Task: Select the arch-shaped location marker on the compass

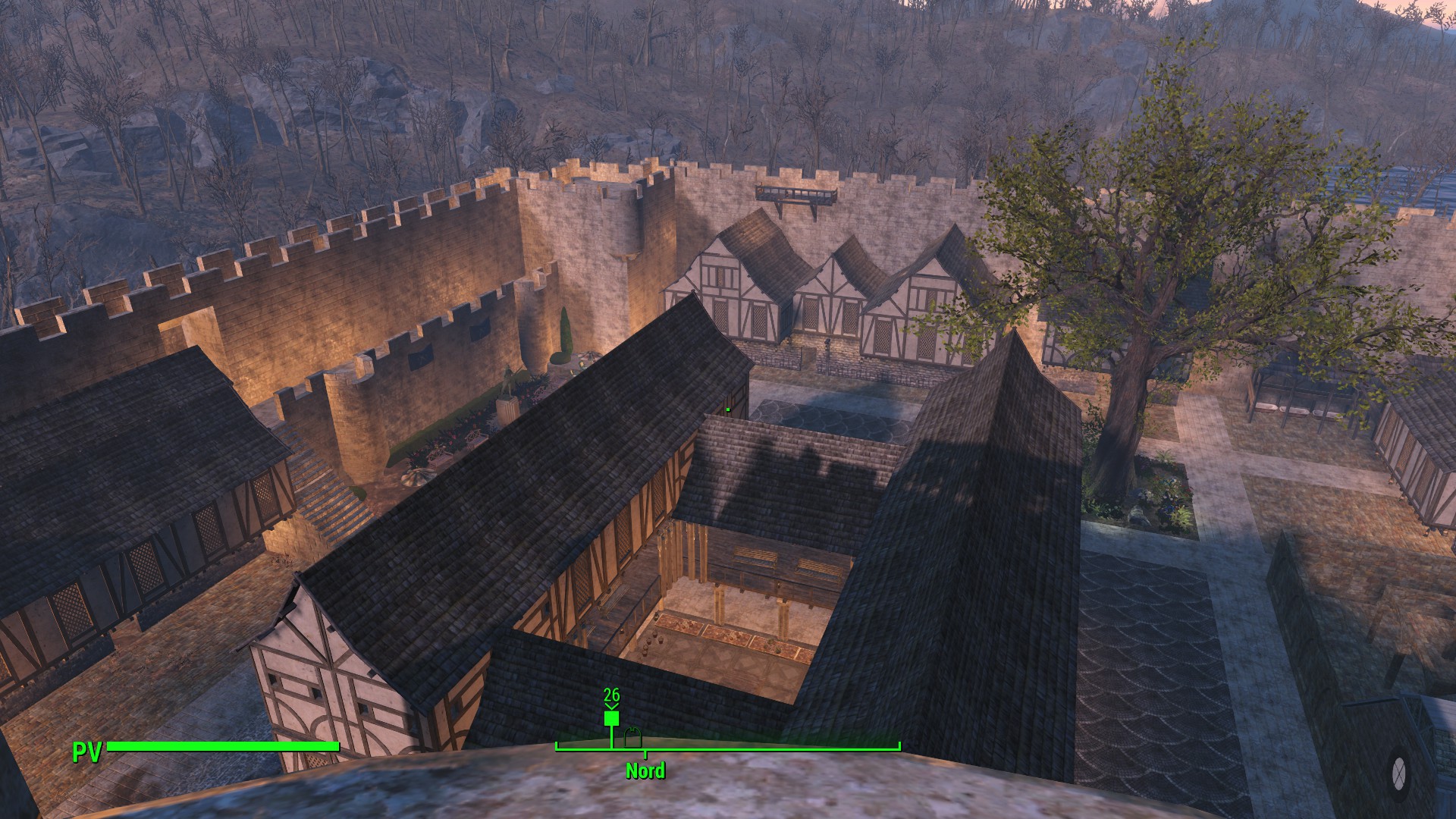Action: (x=632, y=736)
